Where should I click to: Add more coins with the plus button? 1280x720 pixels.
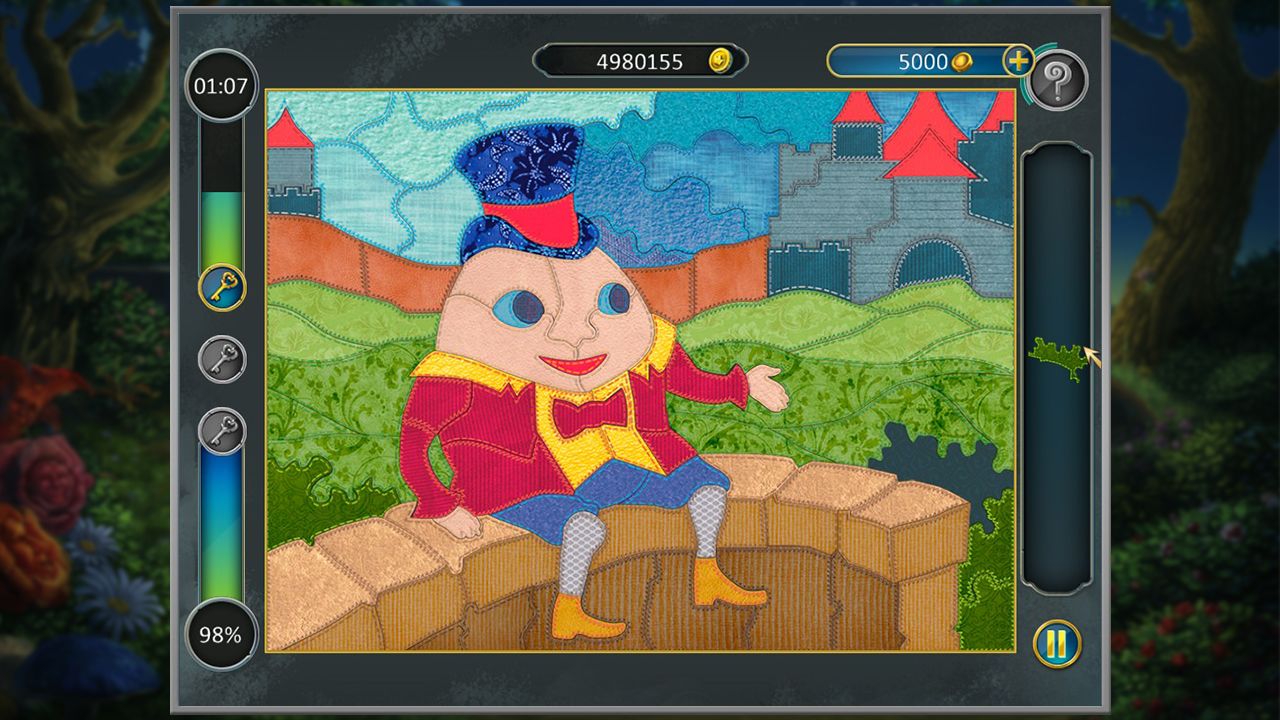1017,61
